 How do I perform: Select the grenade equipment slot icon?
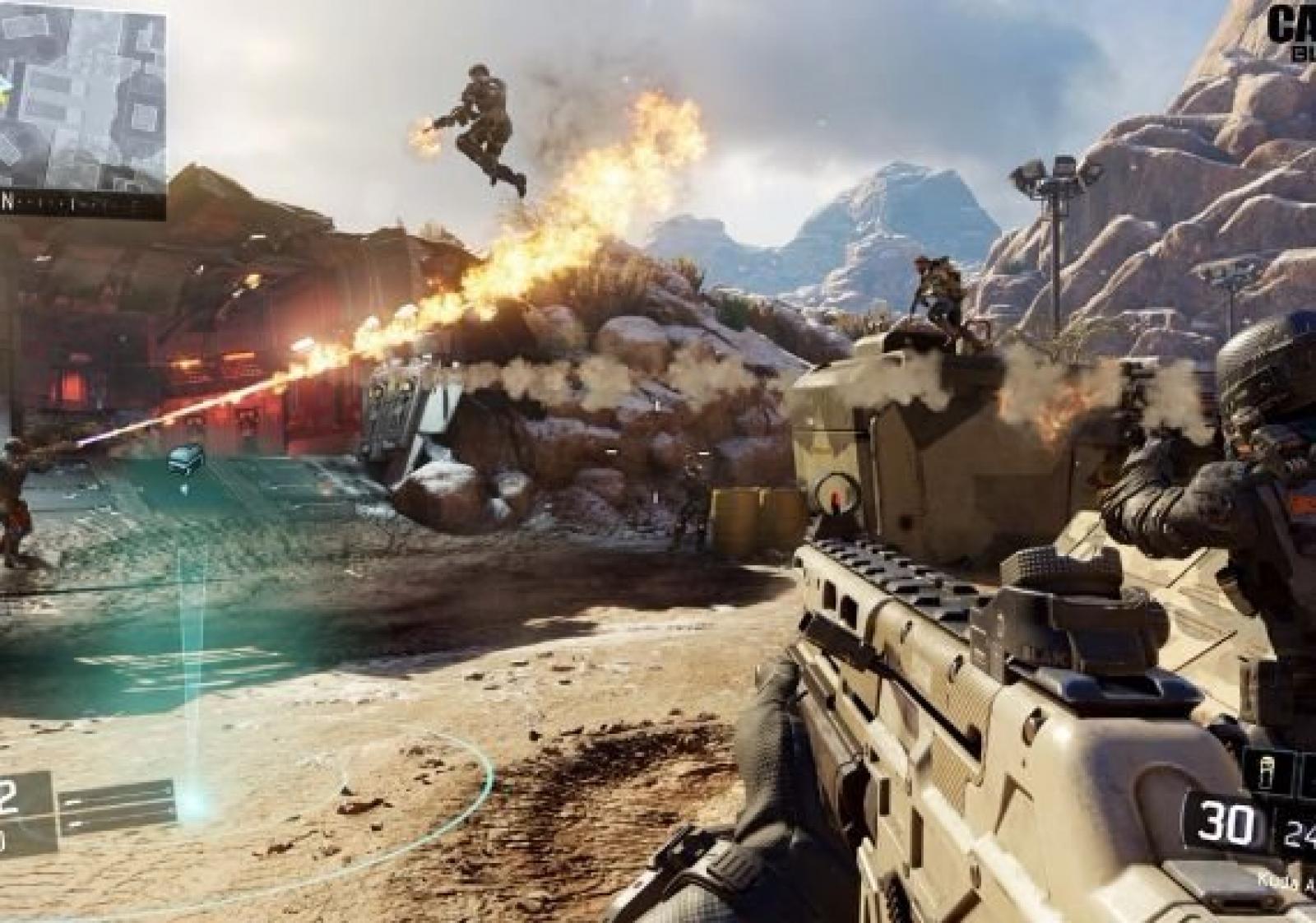click(x=1267, y=768)
